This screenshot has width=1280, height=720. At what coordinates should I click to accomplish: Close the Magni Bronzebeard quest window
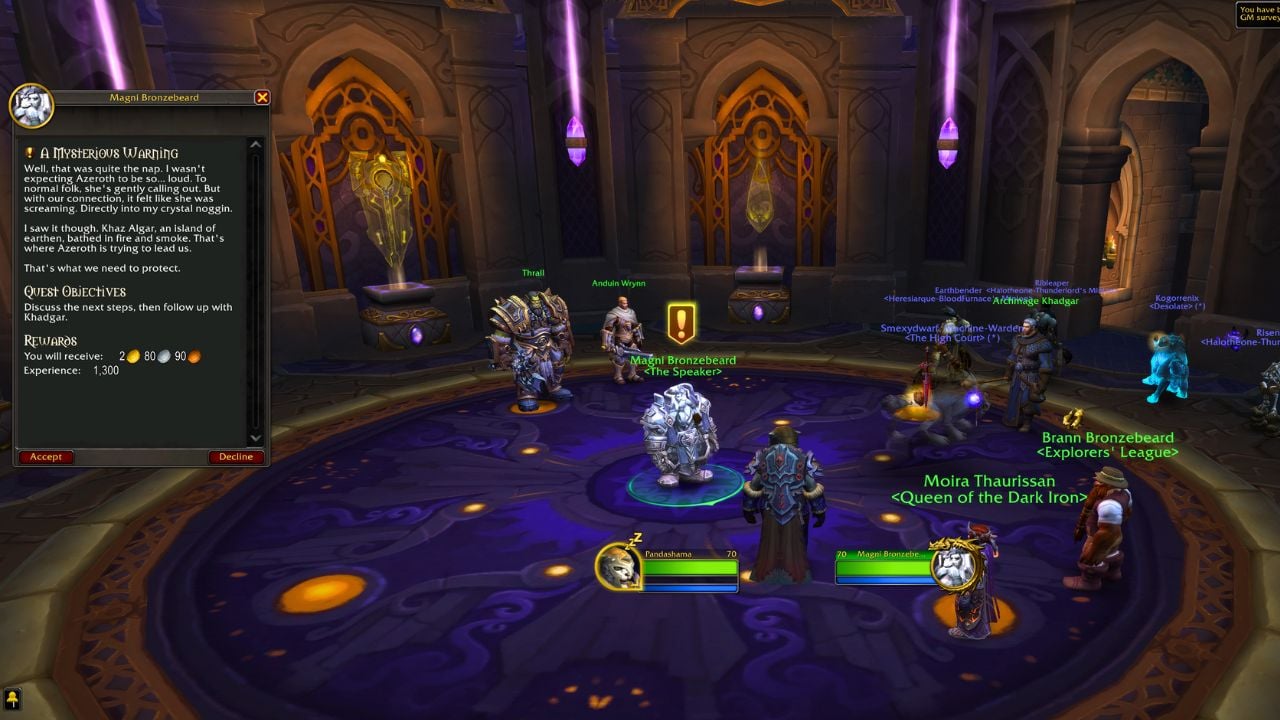point(262,97)
